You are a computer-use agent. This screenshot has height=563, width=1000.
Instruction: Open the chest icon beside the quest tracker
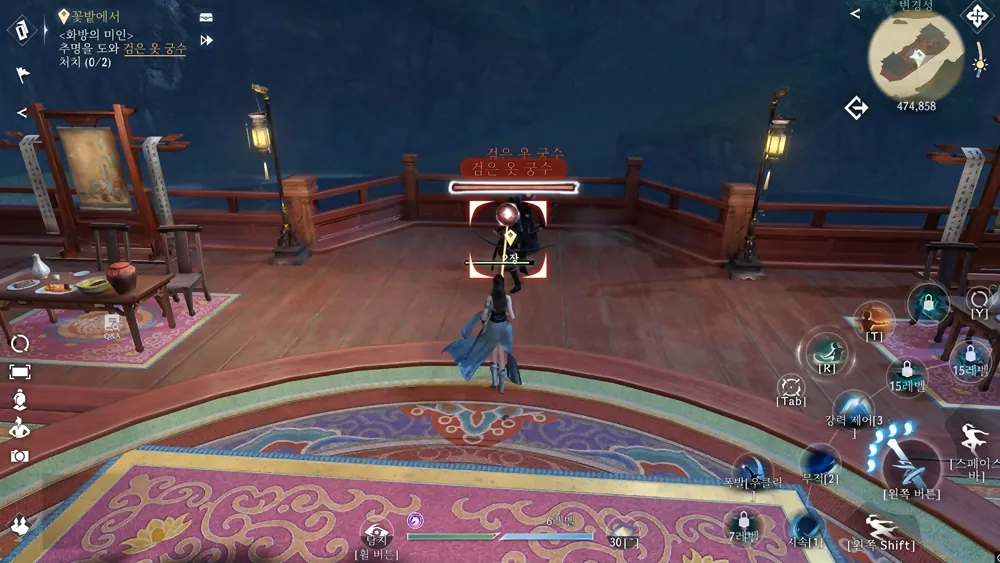pos(206,17)
